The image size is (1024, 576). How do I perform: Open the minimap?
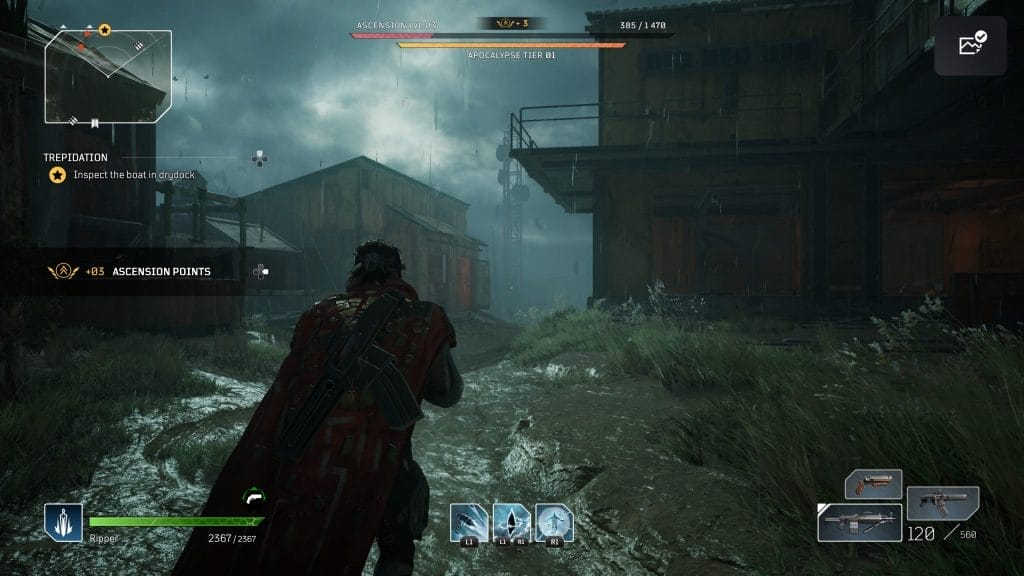tap(108, 77)
